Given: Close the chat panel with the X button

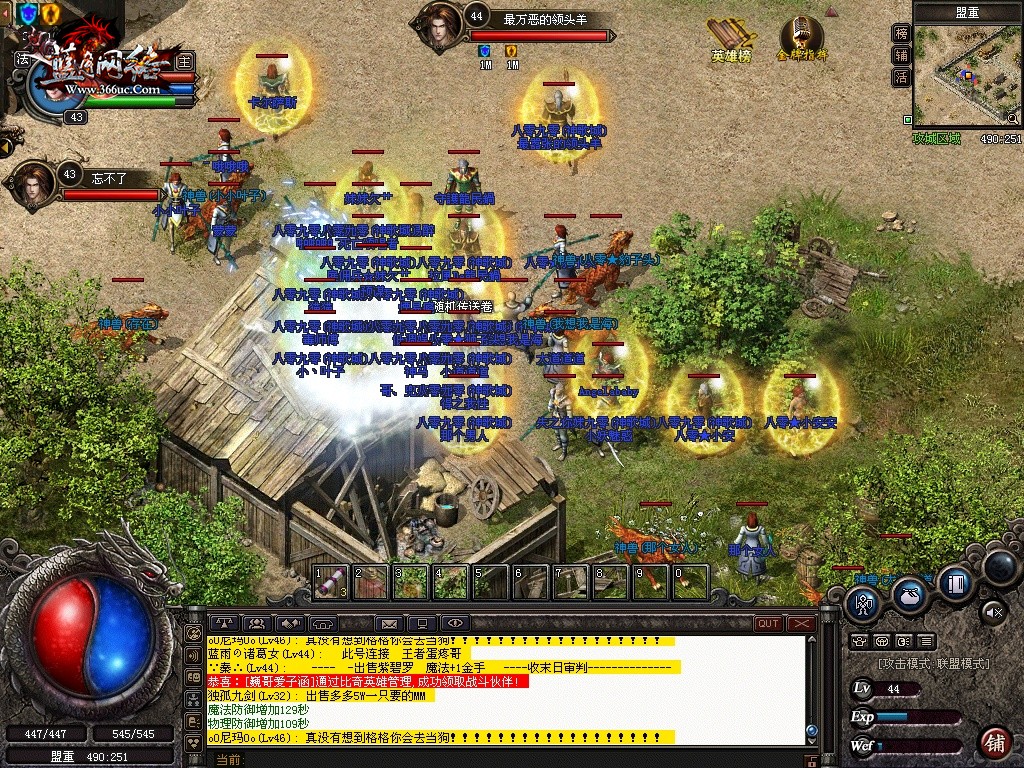Looking at the screenshot, I should [x=801, y=624].
